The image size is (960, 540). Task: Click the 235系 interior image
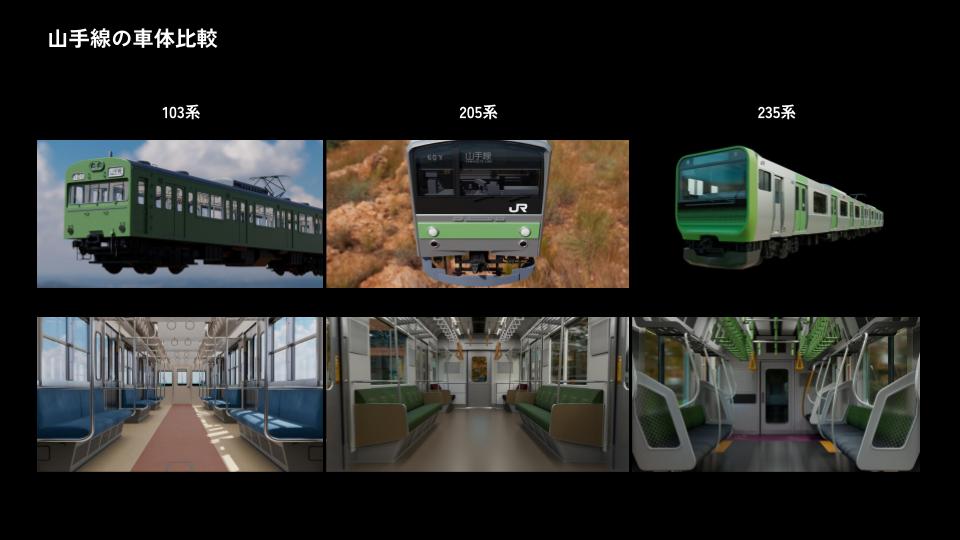[775, 394]
